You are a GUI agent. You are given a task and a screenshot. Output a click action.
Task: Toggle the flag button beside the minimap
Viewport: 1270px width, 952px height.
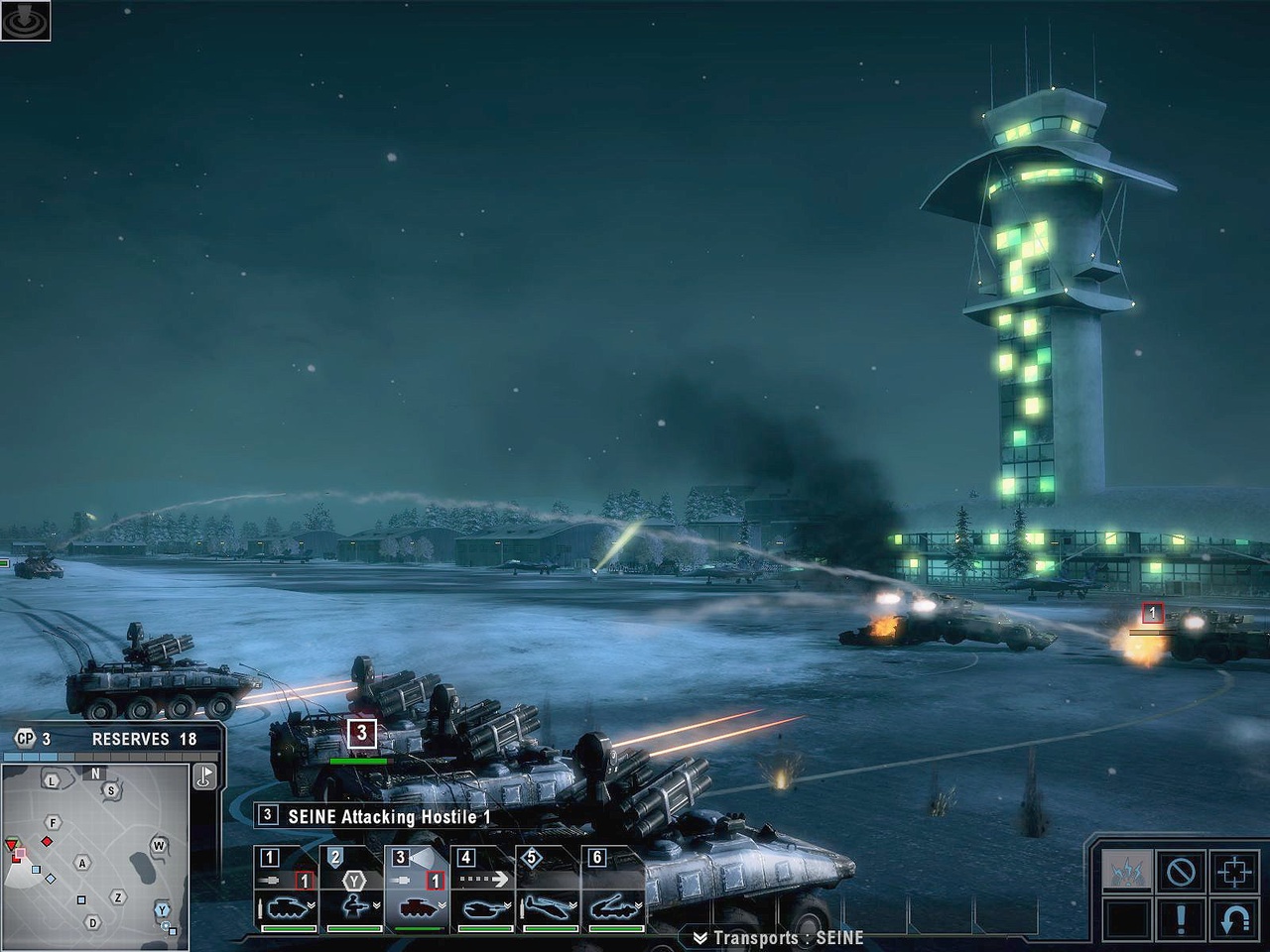[x=205, y=775]
